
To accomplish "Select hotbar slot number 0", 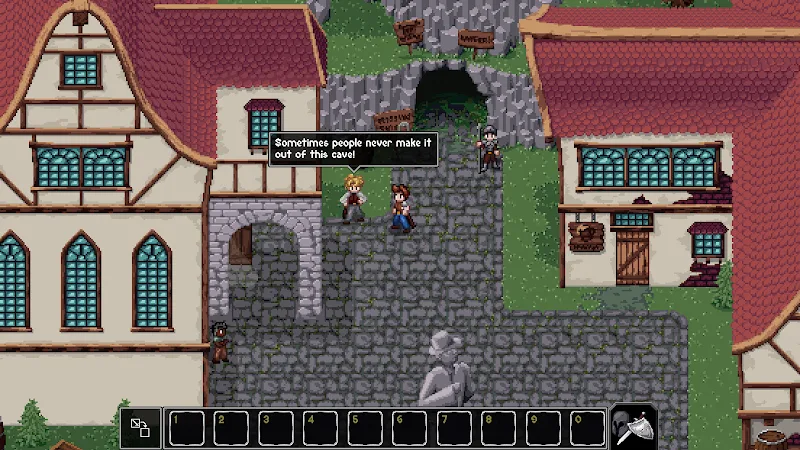I will click(x=588, y=428).
